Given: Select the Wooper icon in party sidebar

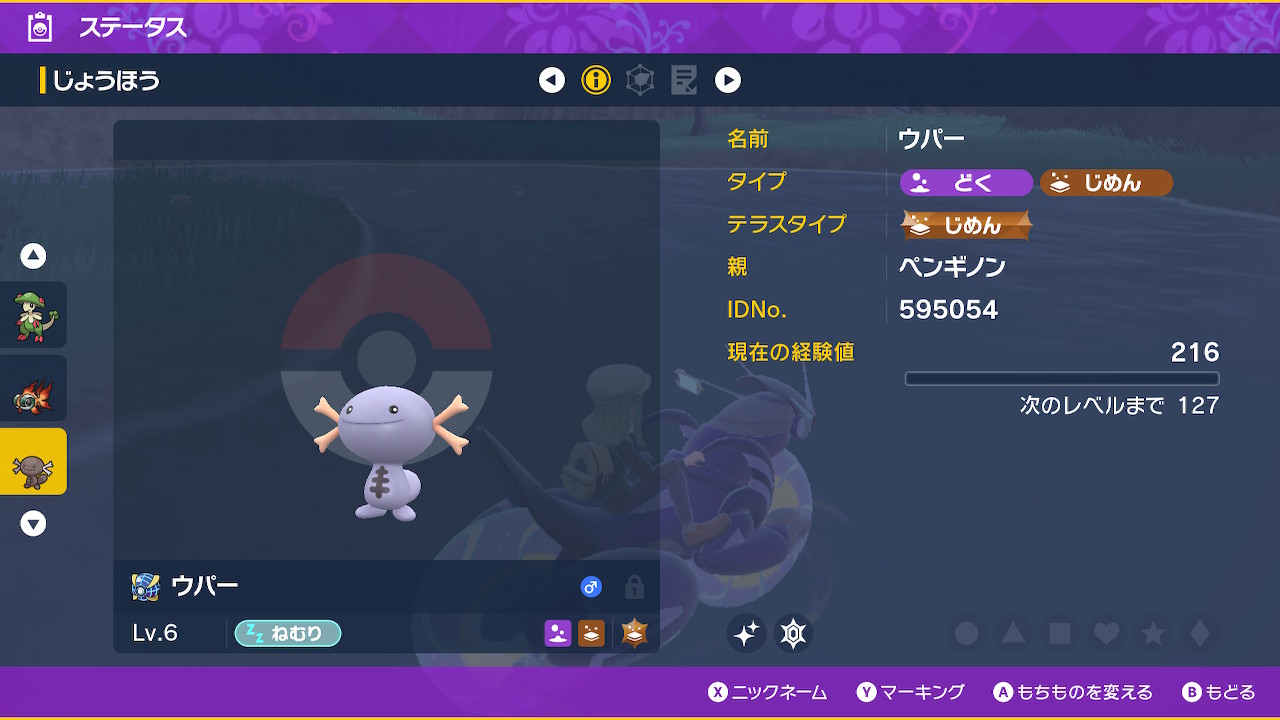Looking at the screenshot, I should 33,463.
